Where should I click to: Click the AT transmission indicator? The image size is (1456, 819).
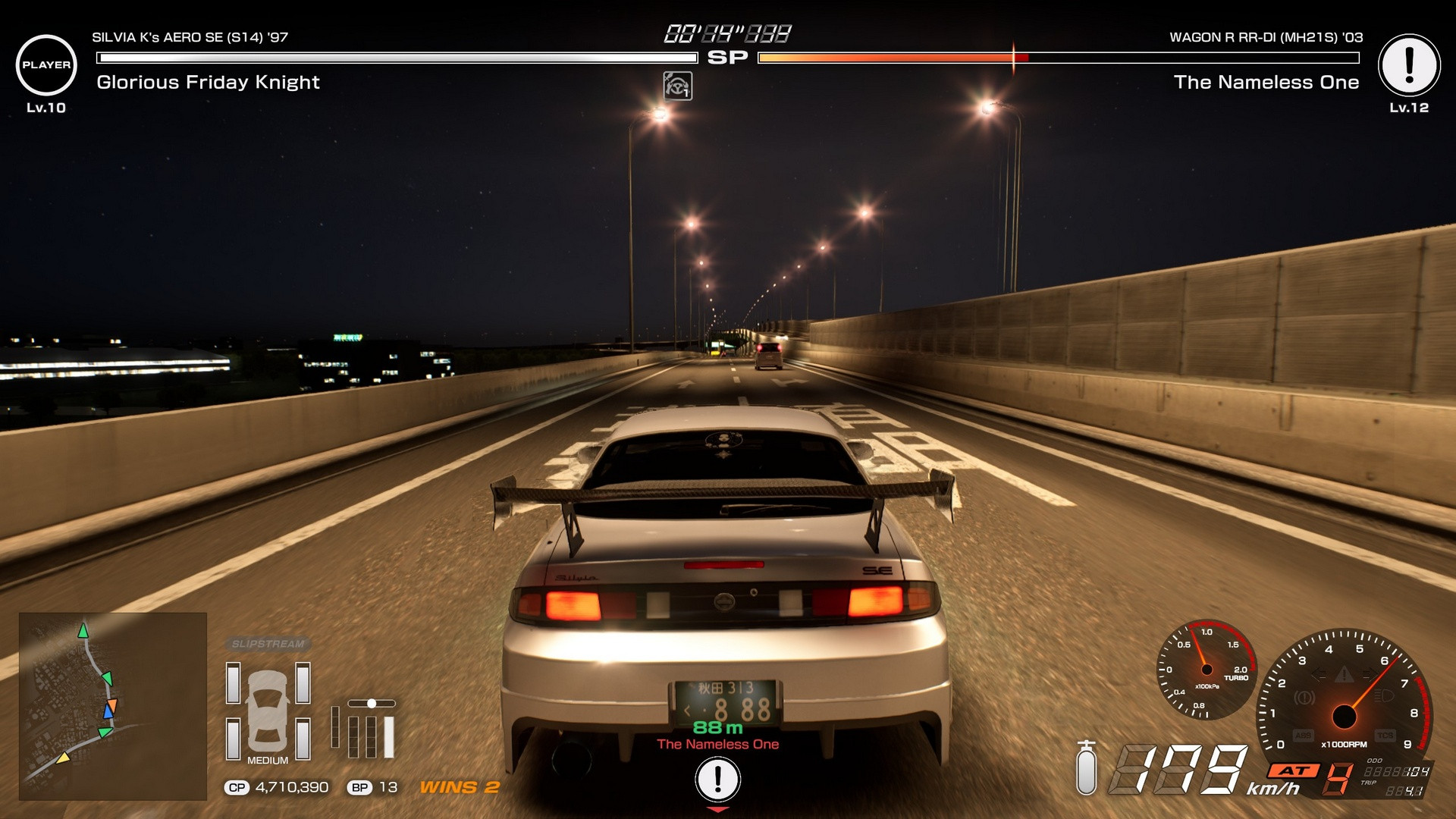click(1295, 770)
